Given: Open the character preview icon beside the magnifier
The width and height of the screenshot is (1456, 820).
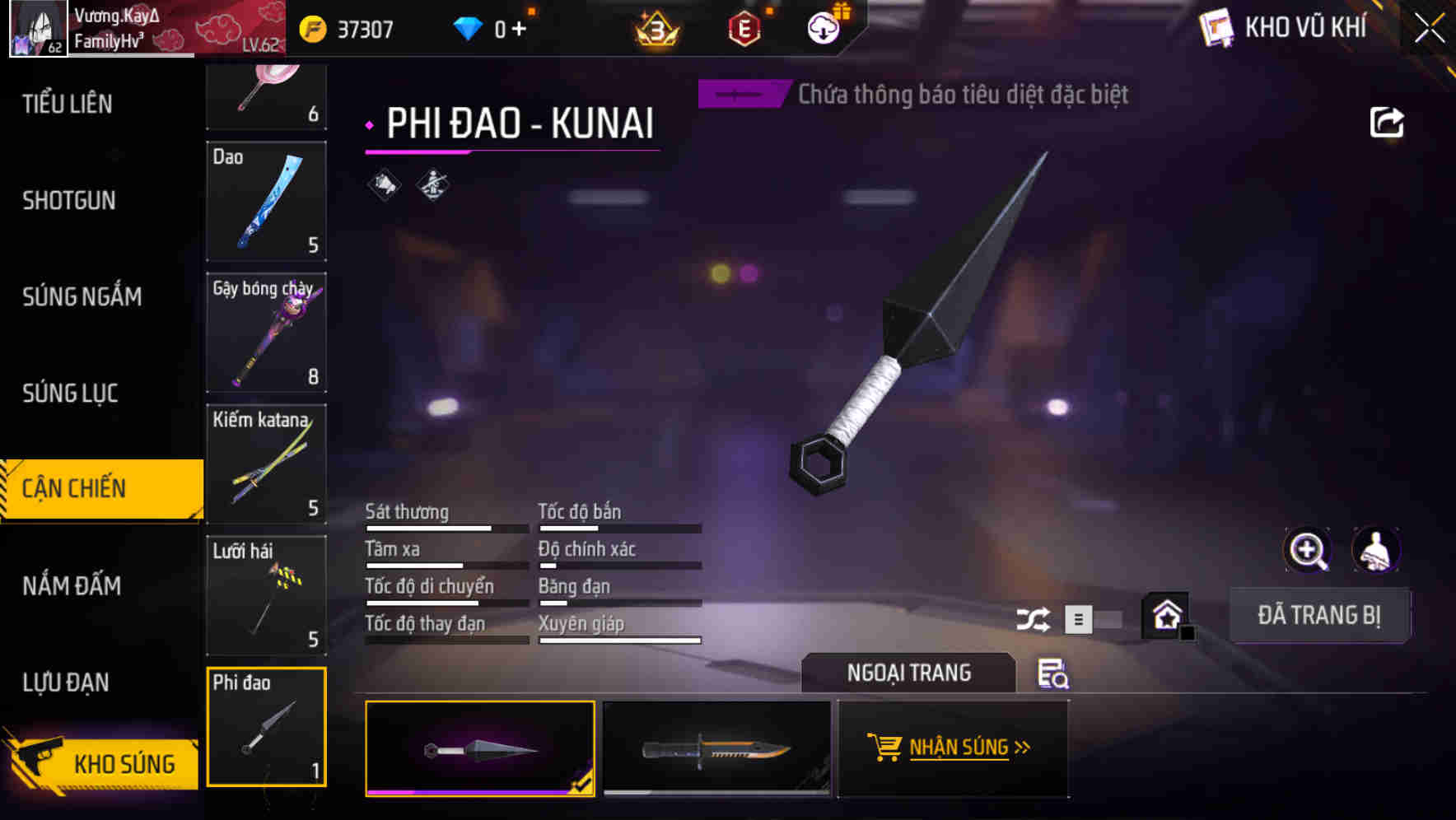Looking at the screenshot, I should pos(1375,549).
